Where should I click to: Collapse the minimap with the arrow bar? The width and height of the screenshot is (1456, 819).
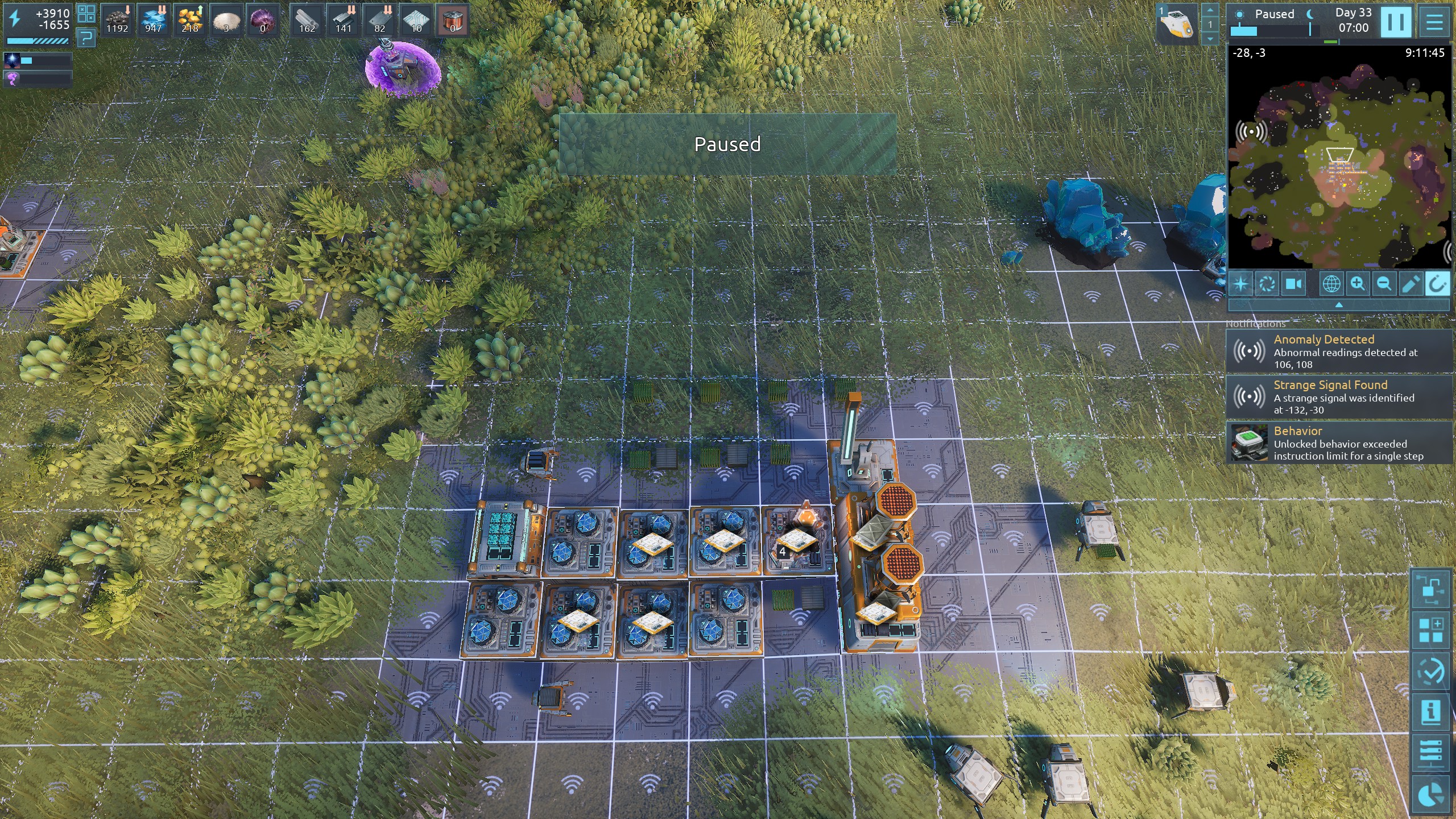[x=1339, y=305]
